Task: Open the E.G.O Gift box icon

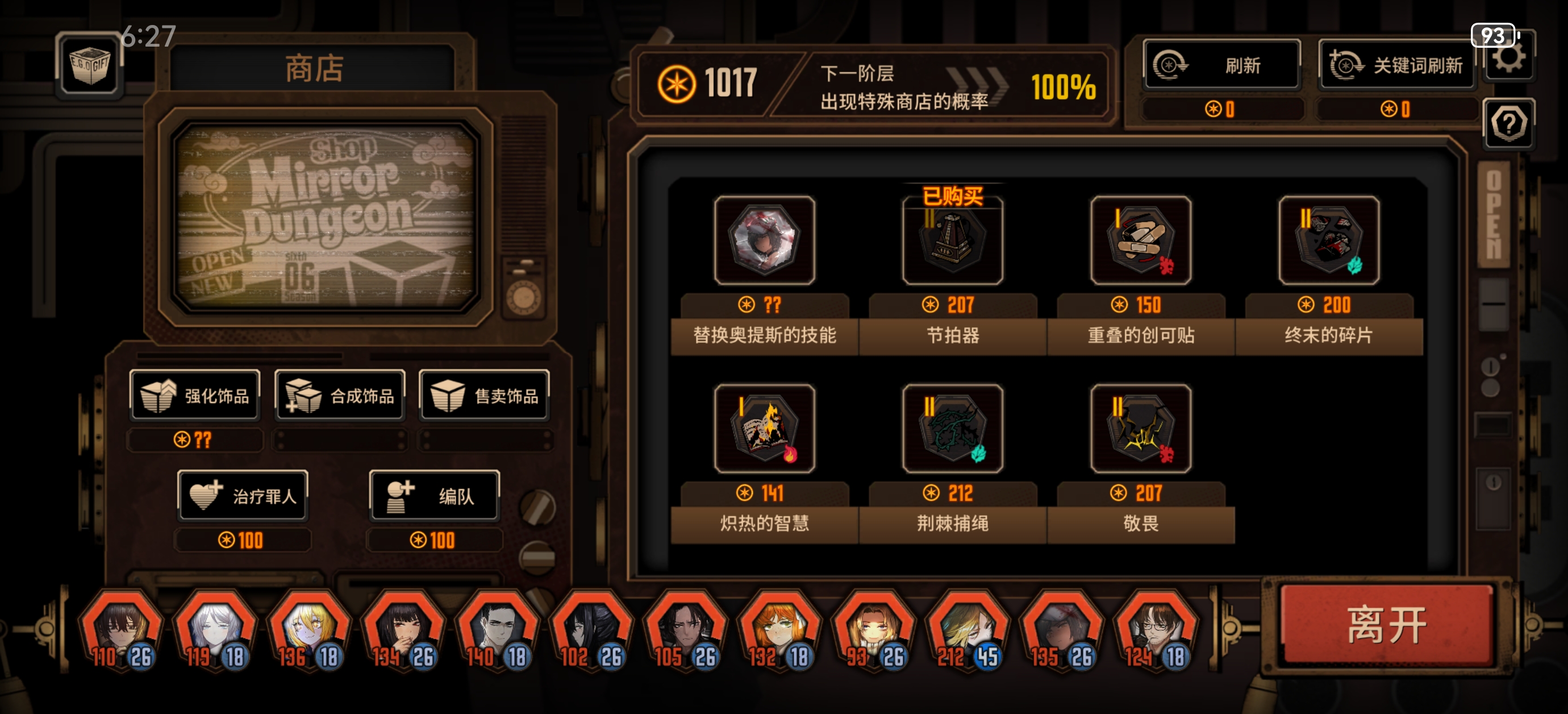Action: pyautogui.click(x=90, y=69)
